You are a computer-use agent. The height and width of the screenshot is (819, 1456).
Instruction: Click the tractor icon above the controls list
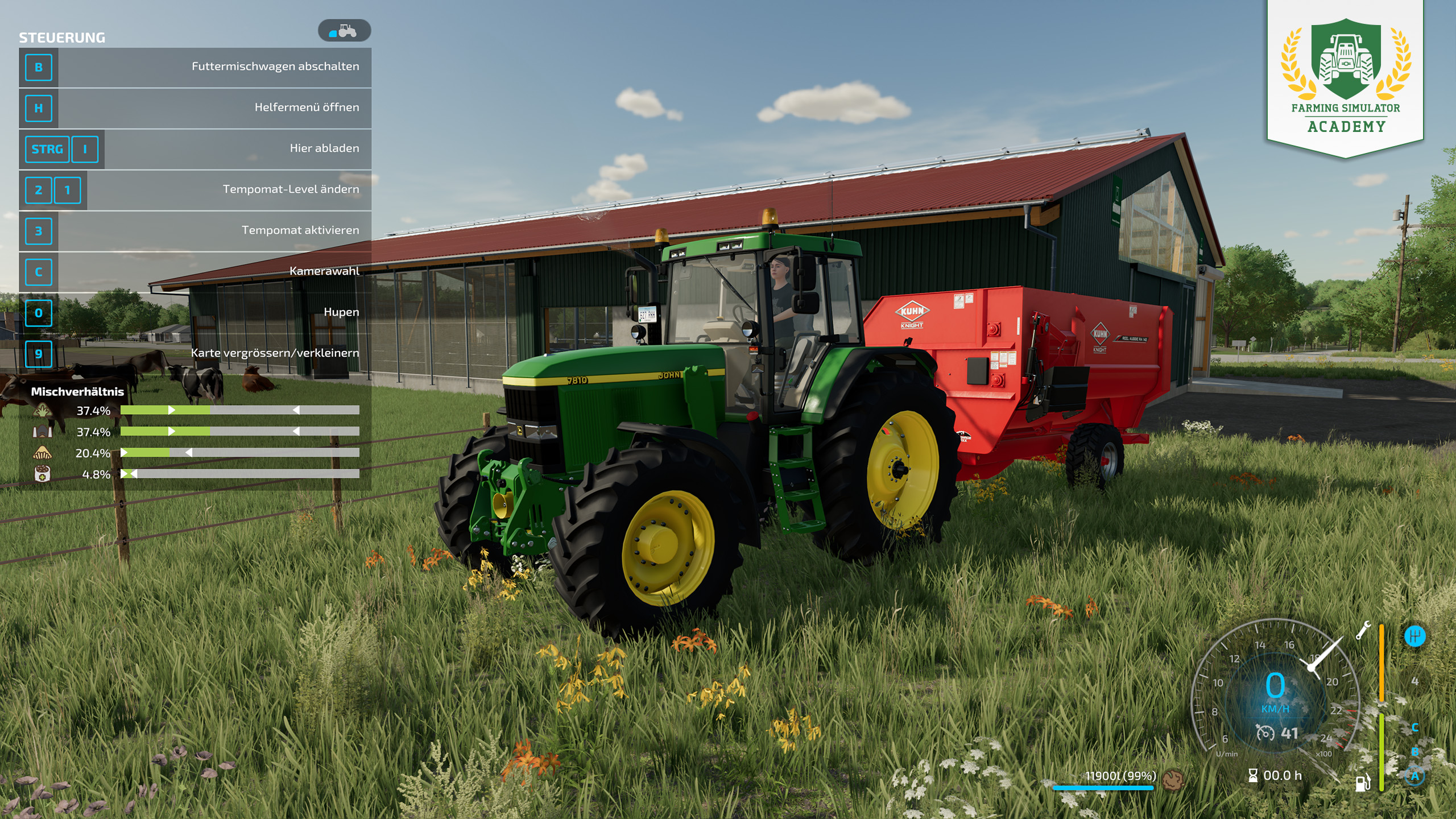coord(345,31)
